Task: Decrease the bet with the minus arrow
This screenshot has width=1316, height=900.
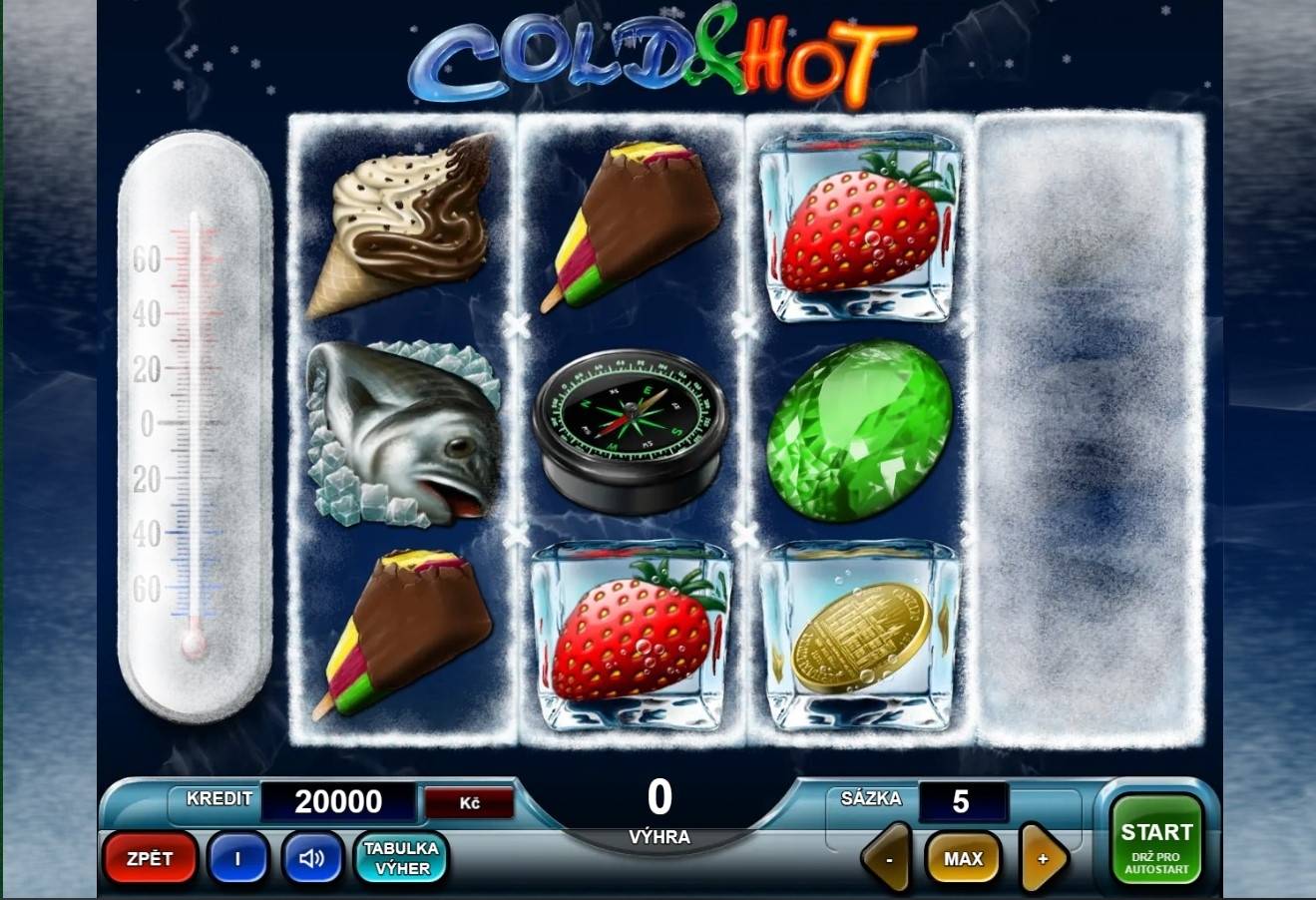Action: (888, 858)
